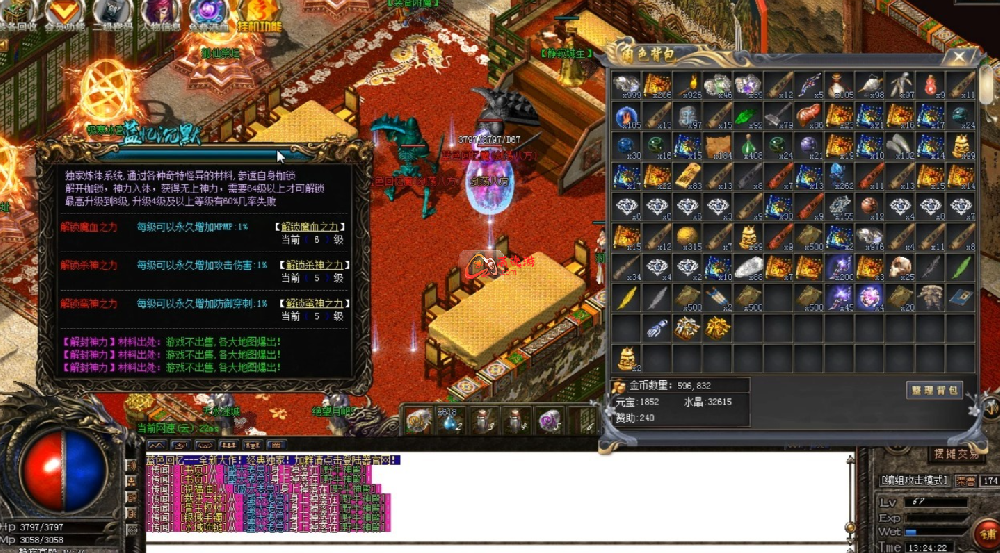Use the blue potion hotbar slot
1000x553 pixels.
(450, 422)
